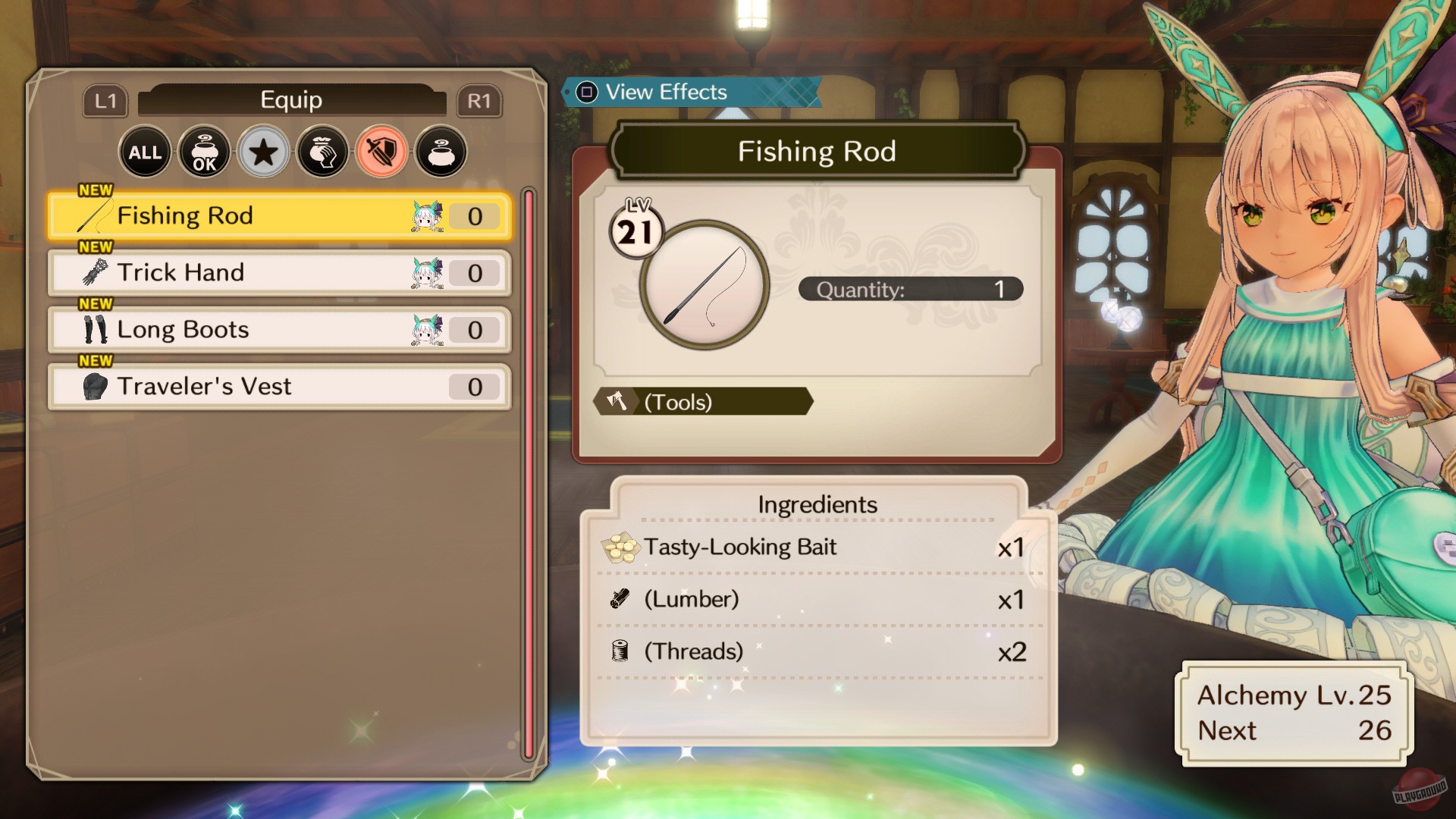1456x819 pixels.
Task: Select the star favorites filter icon
Action: point(263,152)
